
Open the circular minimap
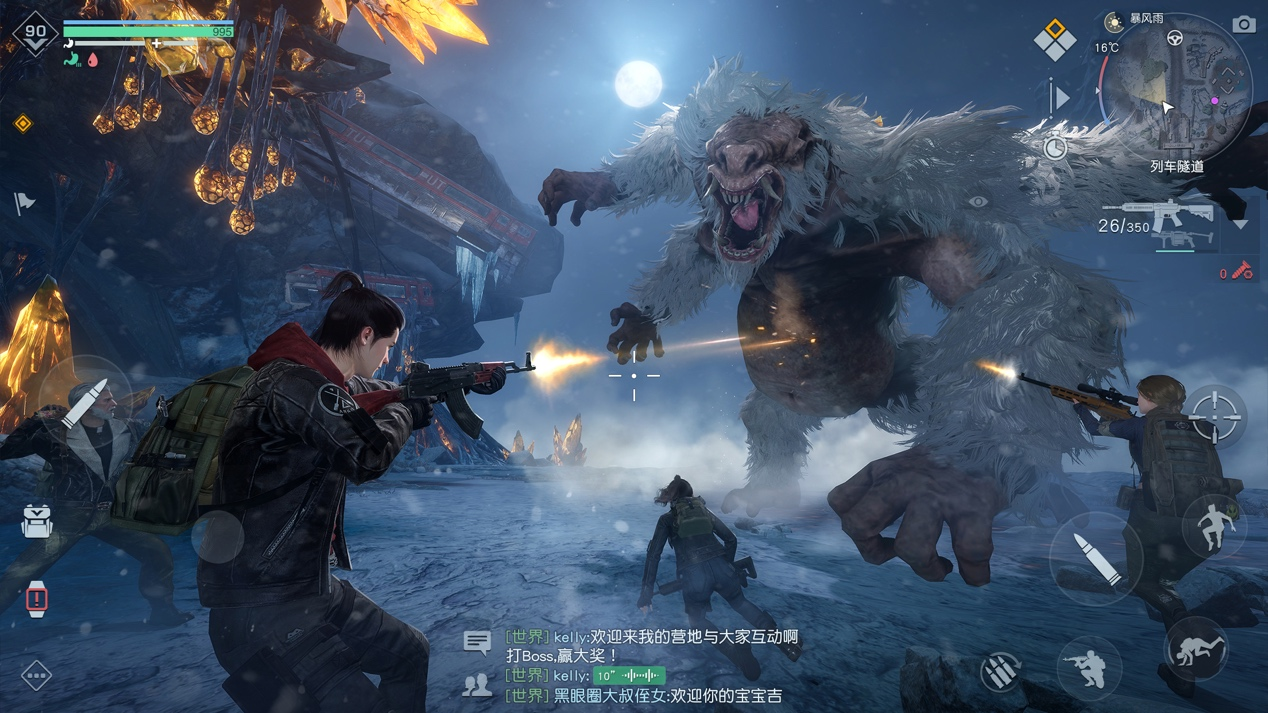(1178, 86)
